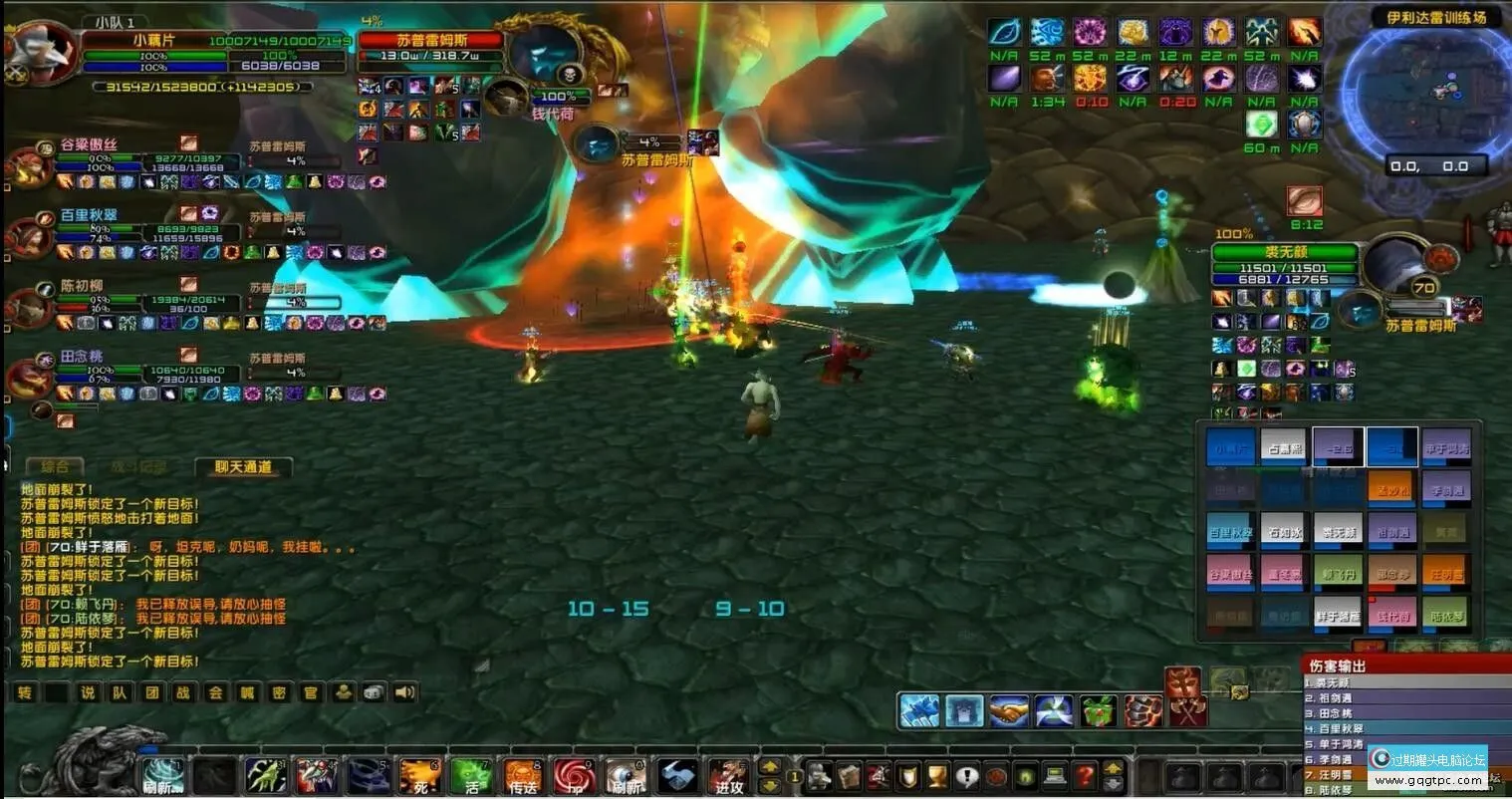Use the green gift box icon
Screen dimensions: 1512x799
coord(1099,710)
